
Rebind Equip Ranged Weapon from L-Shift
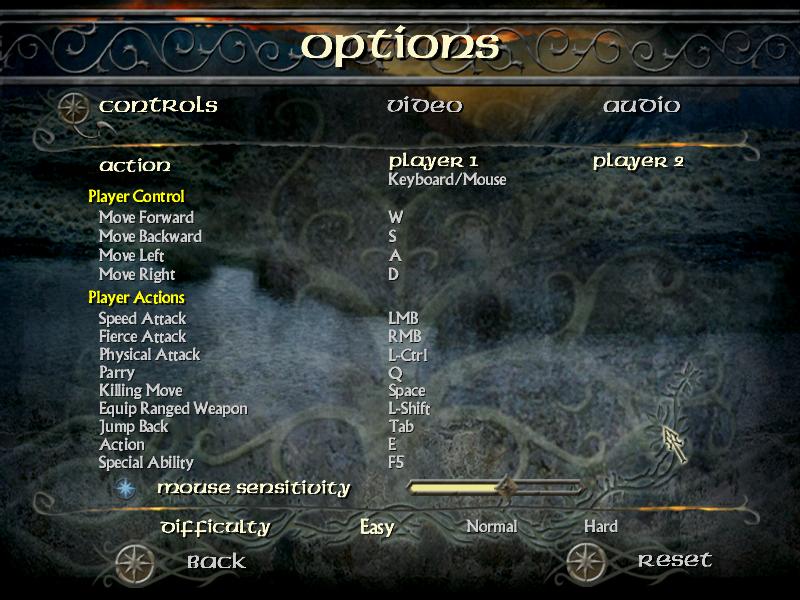[x=409, y=408]
